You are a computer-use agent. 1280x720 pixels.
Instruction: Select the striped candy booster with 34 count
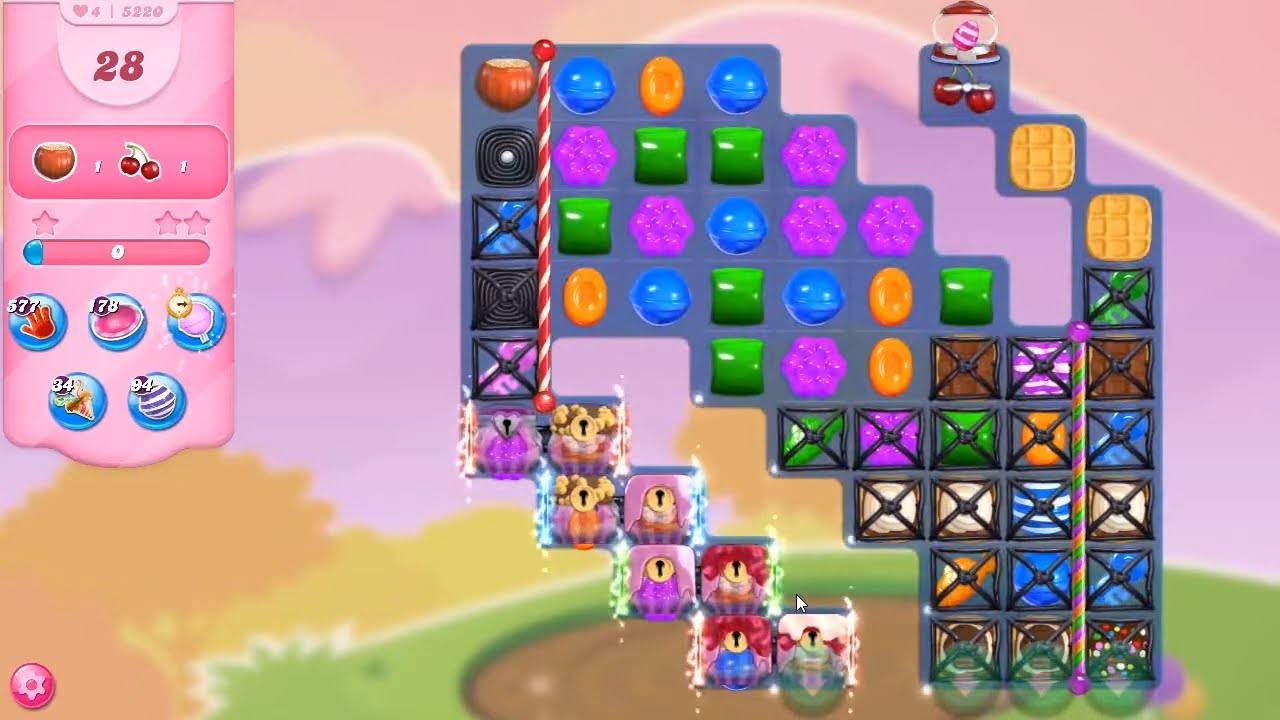78,400
